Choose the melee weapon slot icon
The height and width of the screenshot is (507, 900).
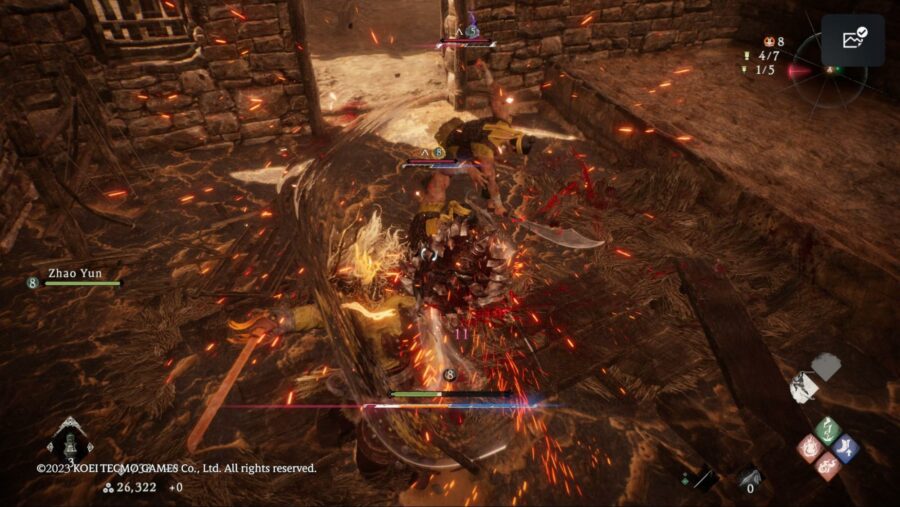(x=702, y=479)
